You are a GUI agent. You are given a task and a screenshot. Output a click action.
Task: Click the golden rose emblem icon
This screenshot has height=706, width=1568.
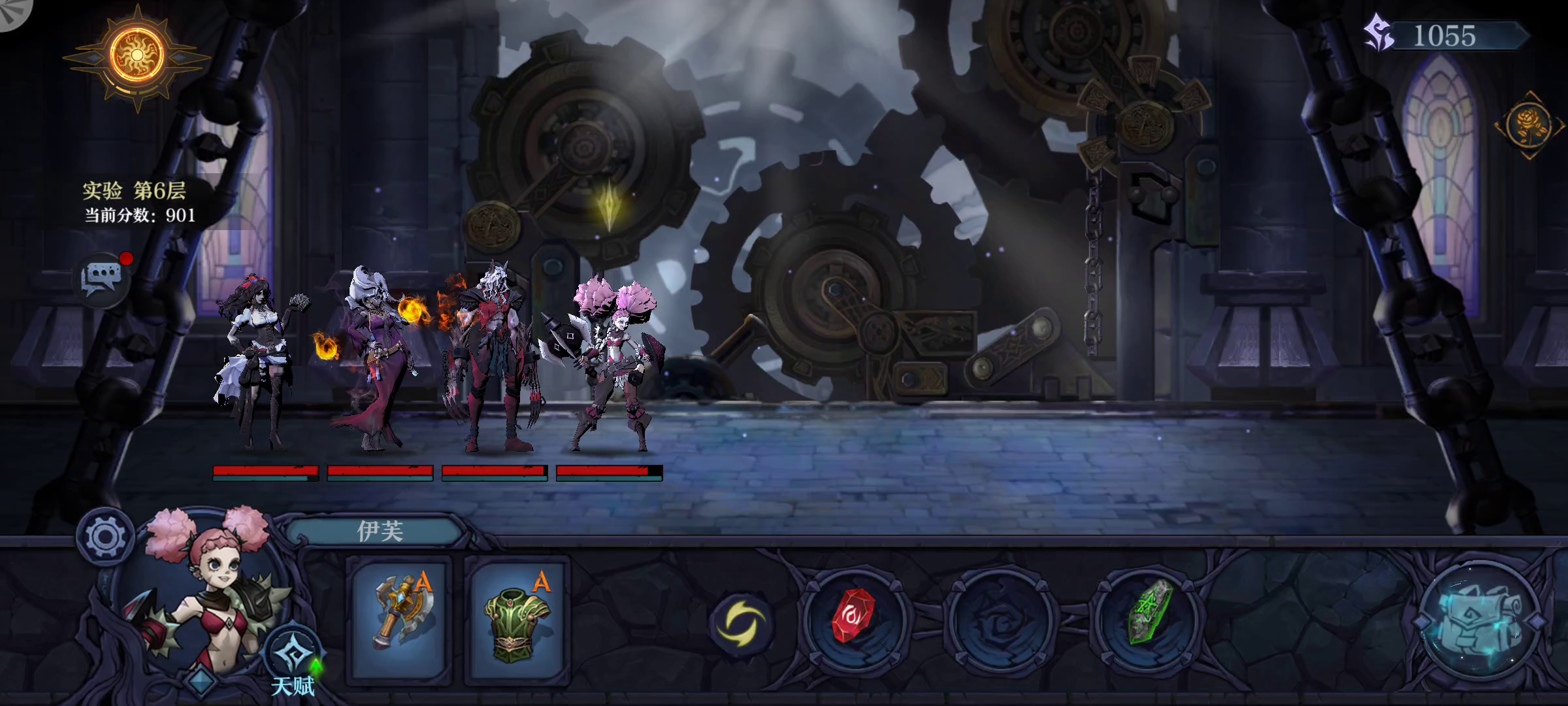pyautogui.click(x=1529, y=125)
